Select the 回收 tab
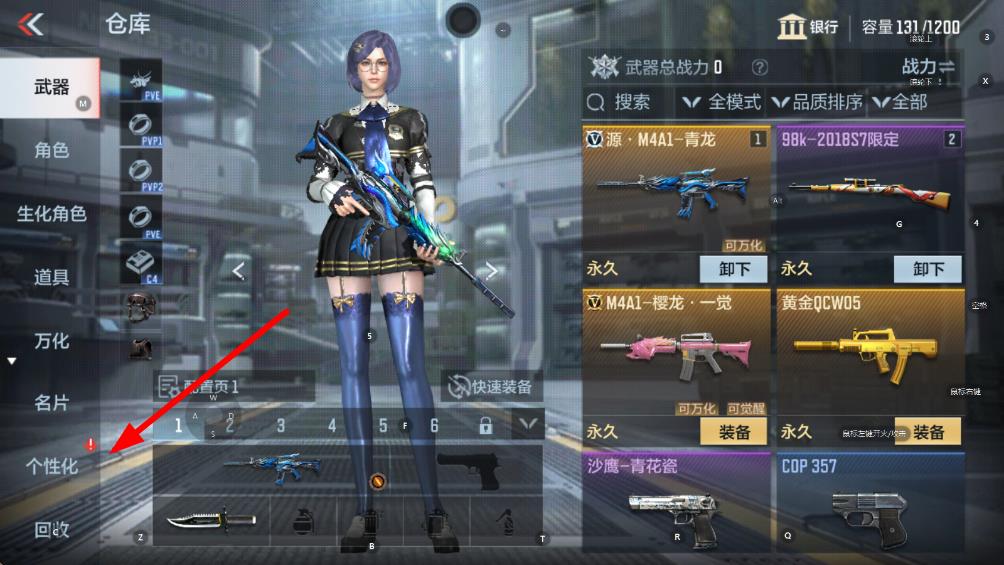This screenshot has width=1004, height=565. point(51,529)
